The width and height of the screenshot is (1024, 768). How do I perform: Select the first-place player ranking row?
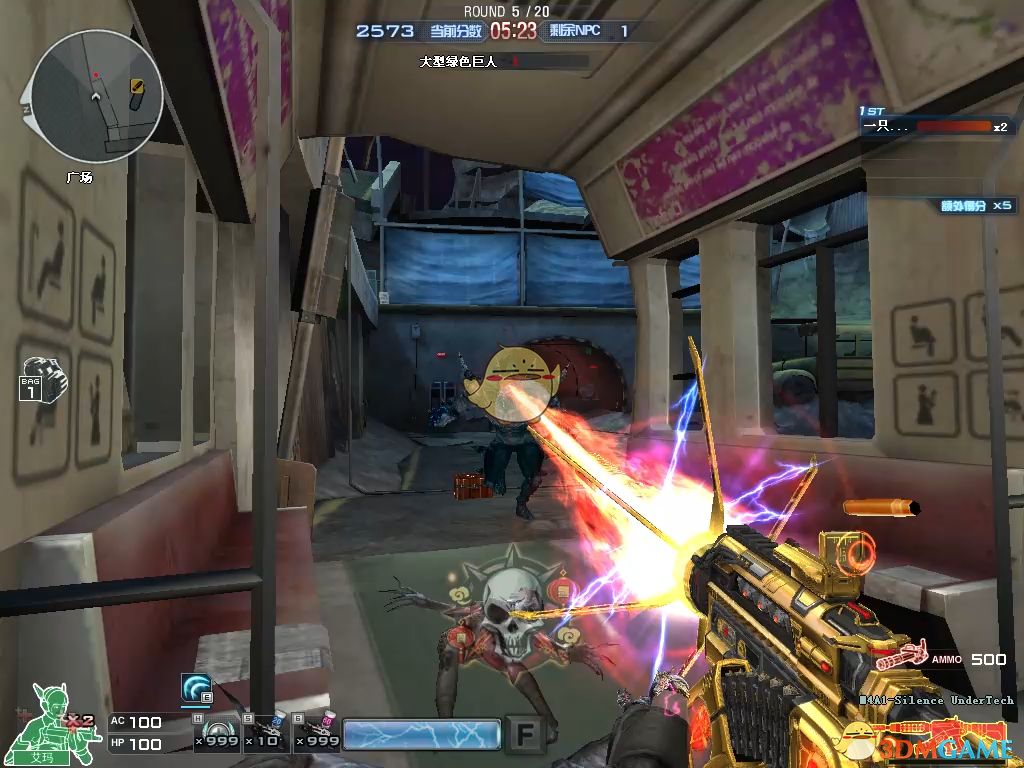(935, 127)
